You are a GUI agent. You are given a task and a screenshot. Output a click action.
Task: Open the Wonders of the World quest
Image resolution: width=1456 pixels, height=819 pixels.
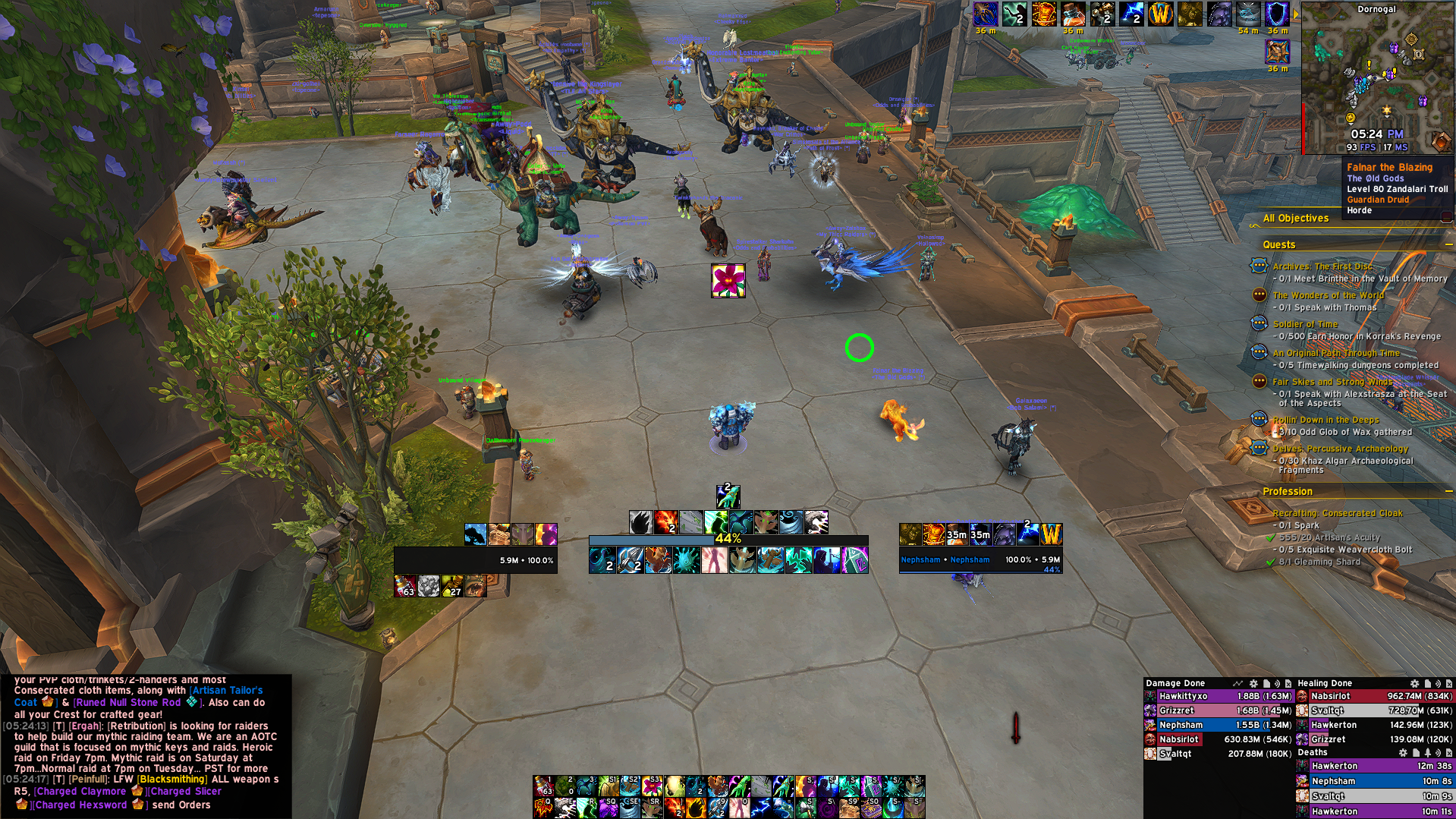coord(1328,295)
